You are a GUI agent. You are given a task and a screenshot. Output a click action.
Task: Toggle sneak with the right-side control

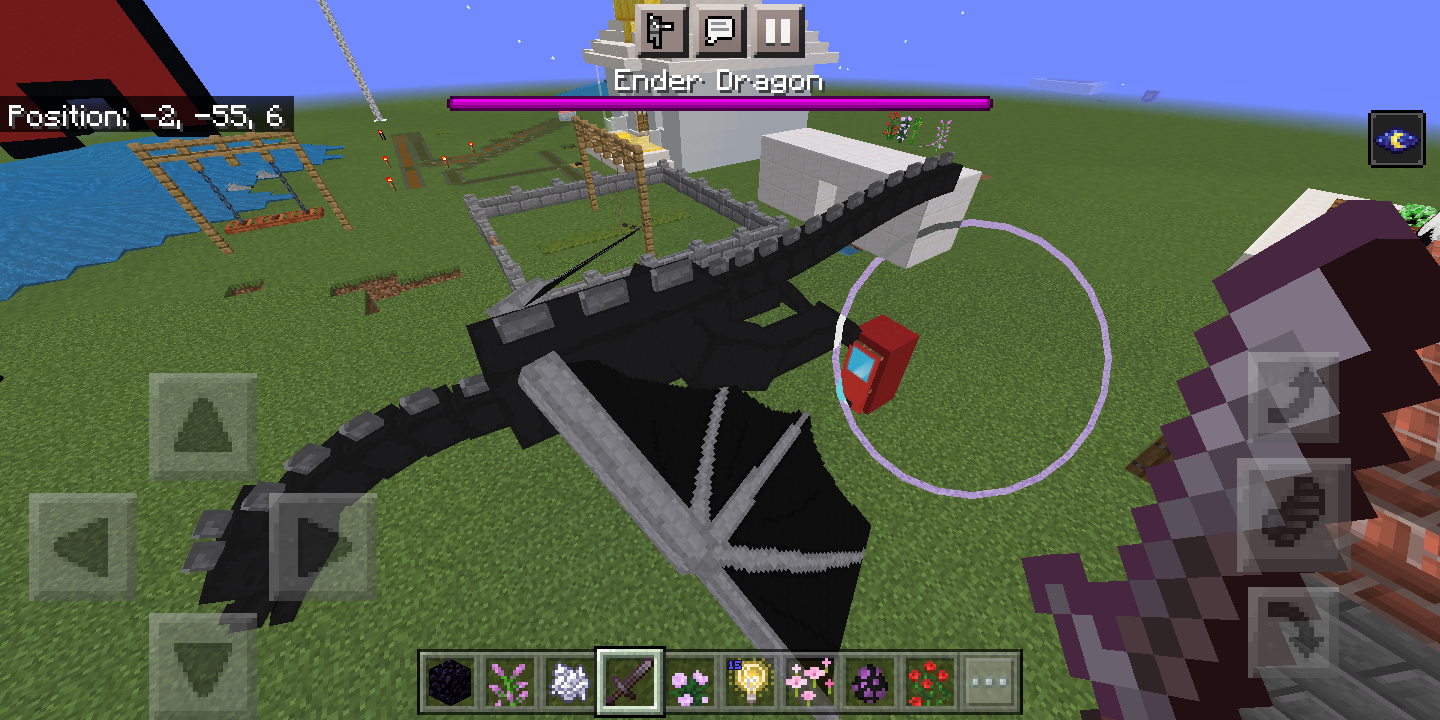(x=1290, y=512)
